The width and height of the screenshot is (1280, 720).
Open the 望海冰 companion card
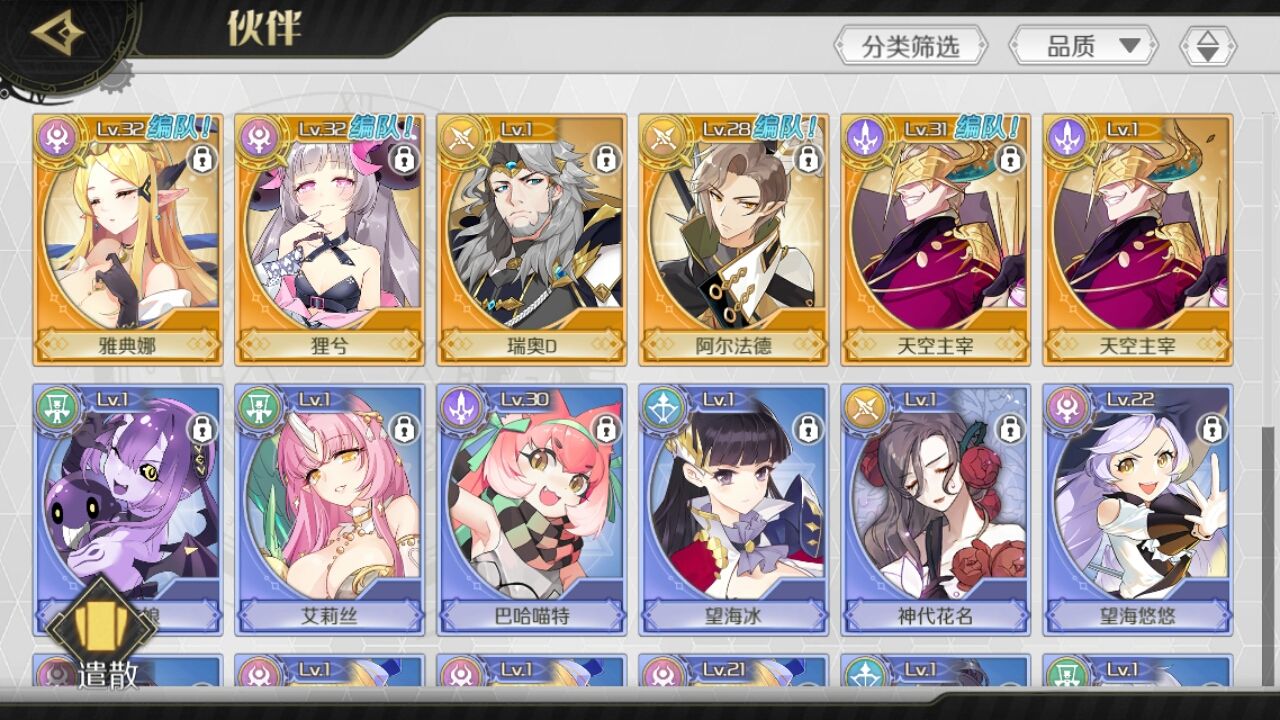pos(734,510)
